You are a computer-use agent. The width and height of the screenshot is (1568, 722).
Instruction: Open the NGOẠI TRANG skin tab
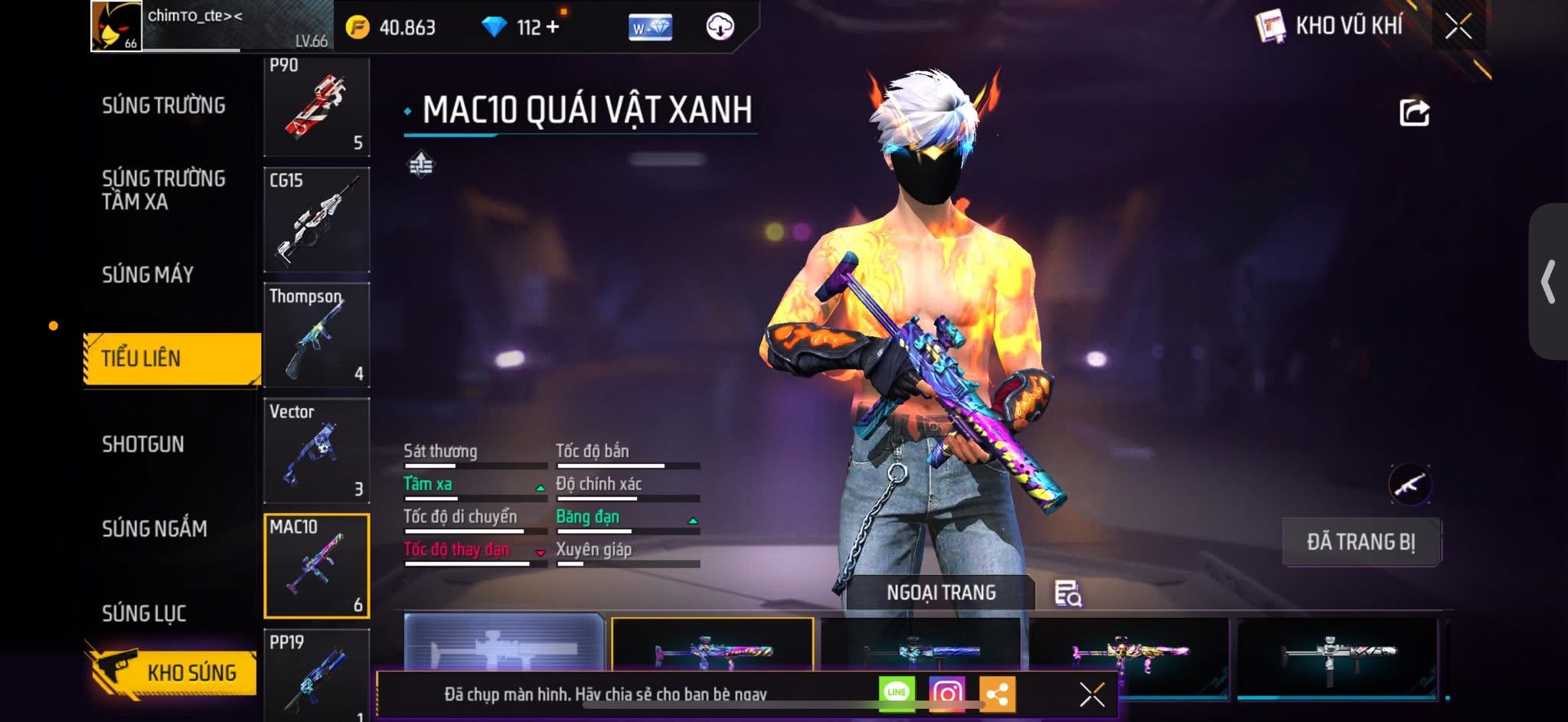click(940, 593)
